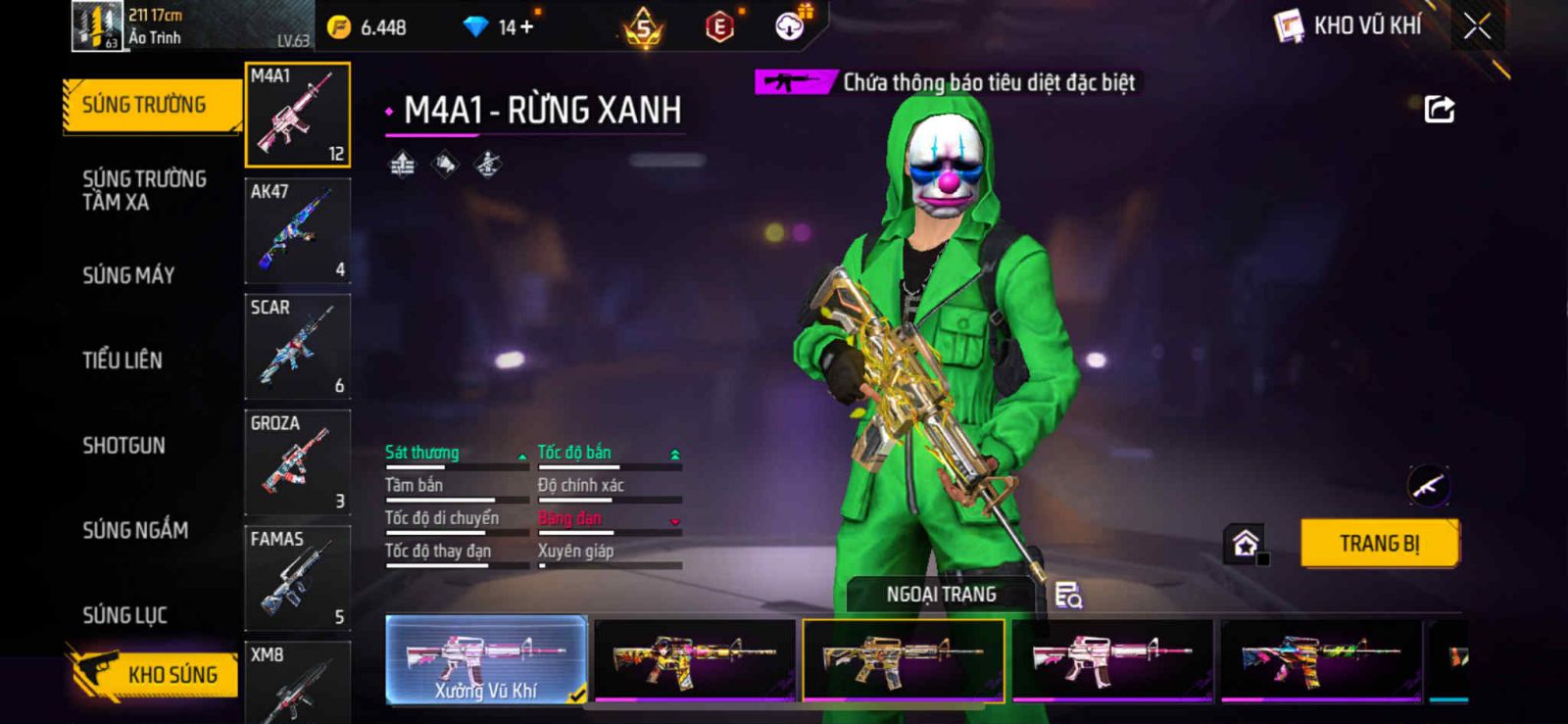Screen dimensions: 1568x724
Task: Open the SÚNG MÁY category
Action: 128,275
